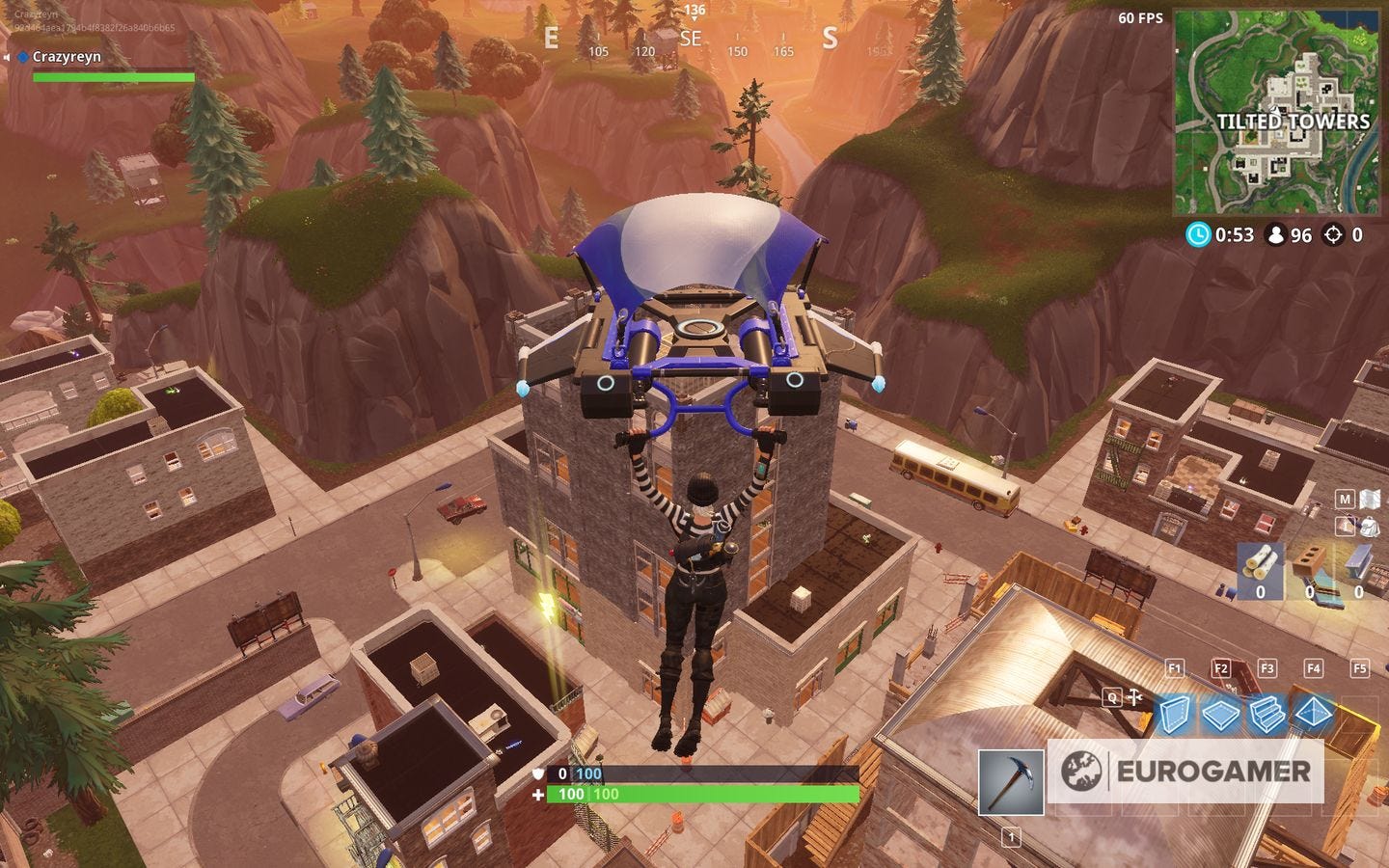Click the match timer clock icon
This screenshot has width=1389, height=868.
1198,233
